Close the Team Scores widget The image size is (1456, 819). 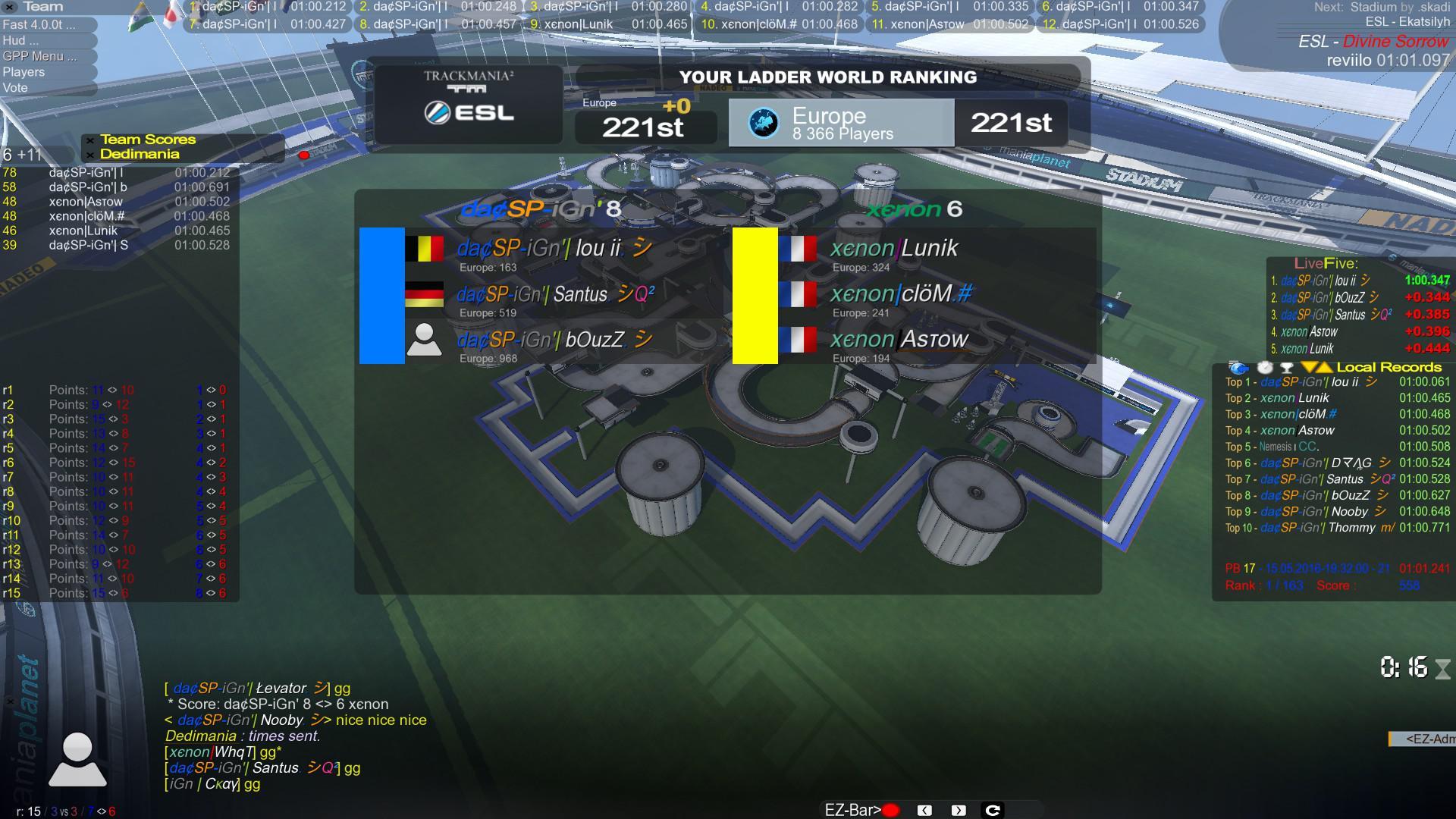click(90, 140)
